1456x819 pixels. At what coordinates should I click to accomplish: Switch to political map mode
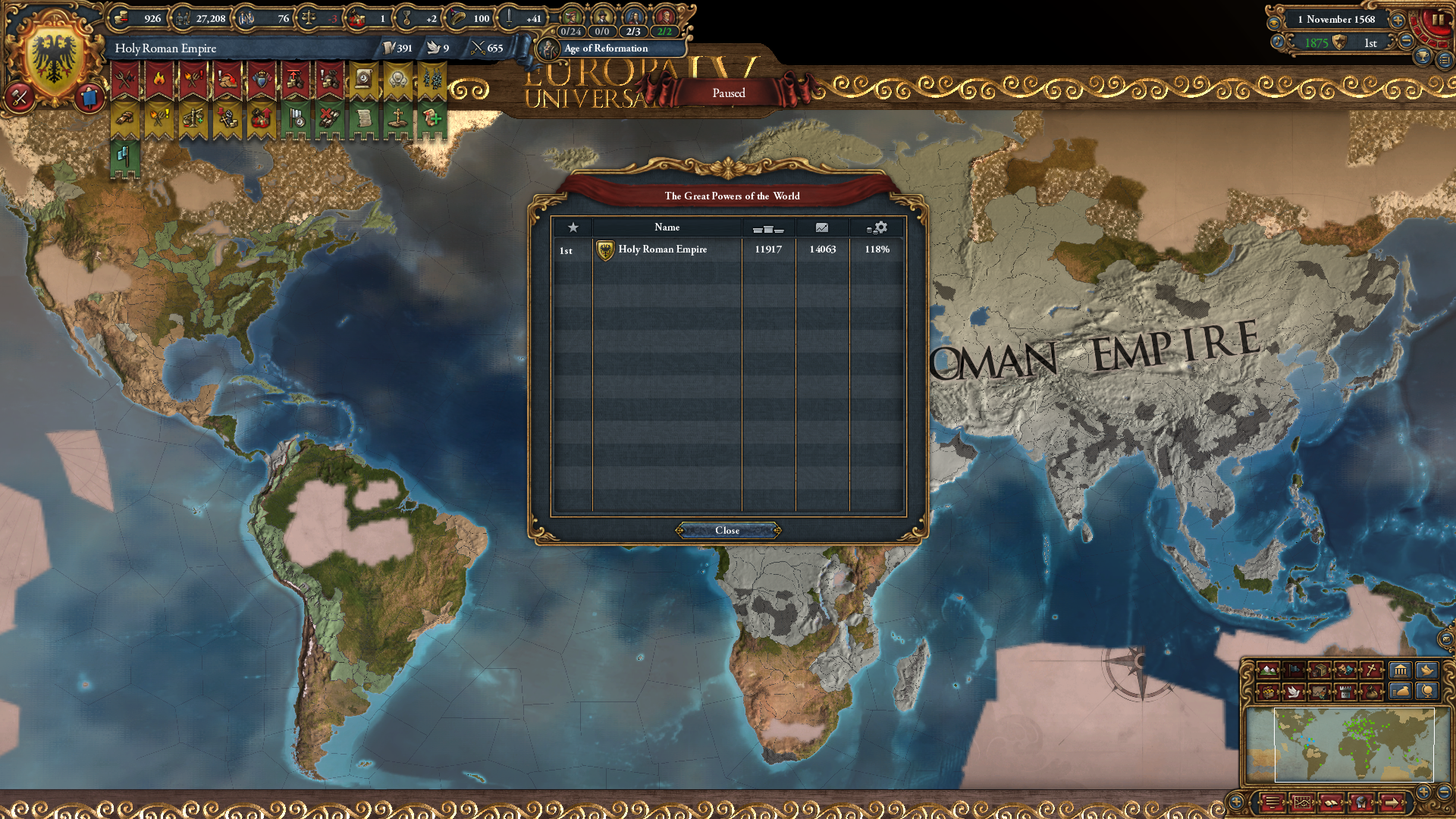(1293, 670)
